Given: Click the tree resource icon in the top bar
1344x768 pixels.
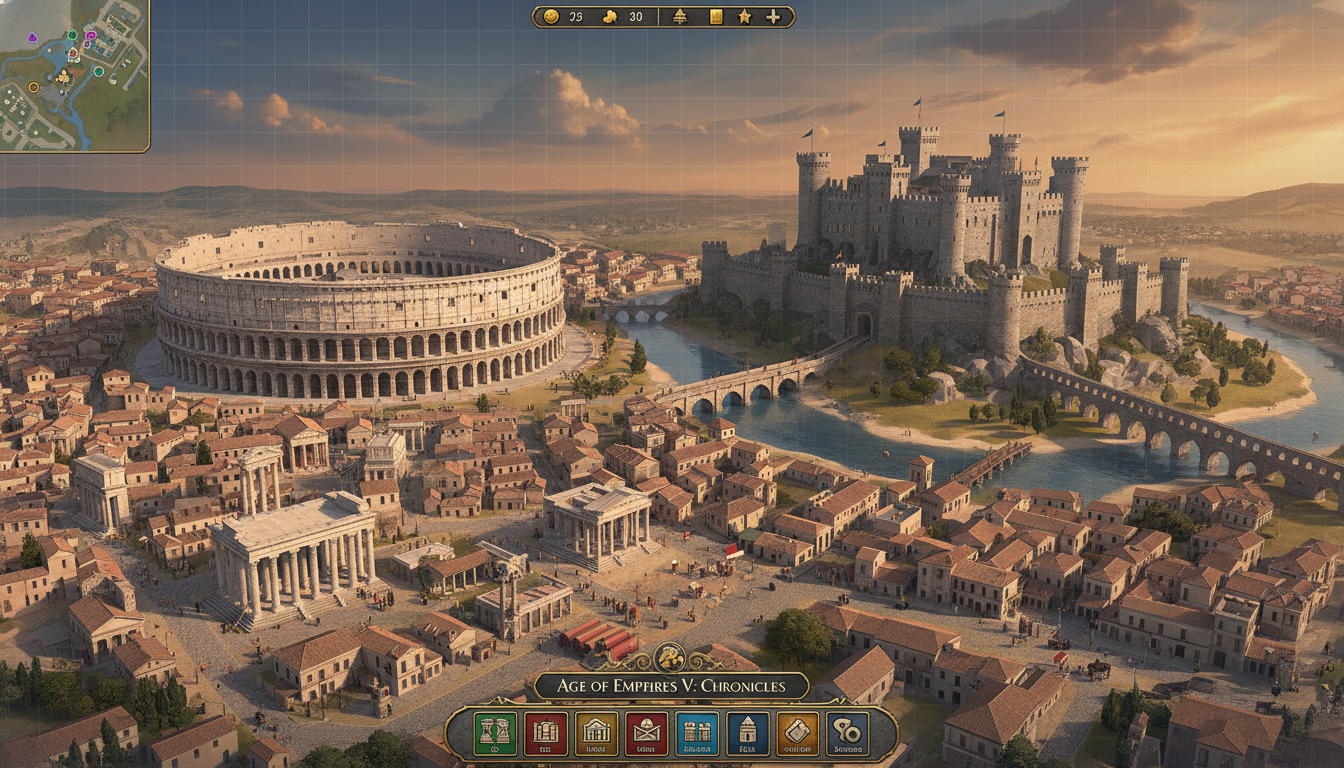Looking at the screenshot, I should point(679,16).
